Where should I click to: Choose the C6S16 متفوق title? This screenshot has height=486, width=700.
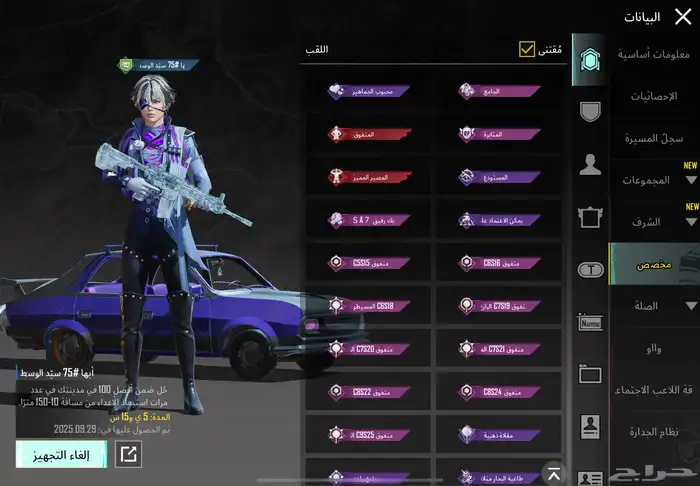click(x=498, y=262)
